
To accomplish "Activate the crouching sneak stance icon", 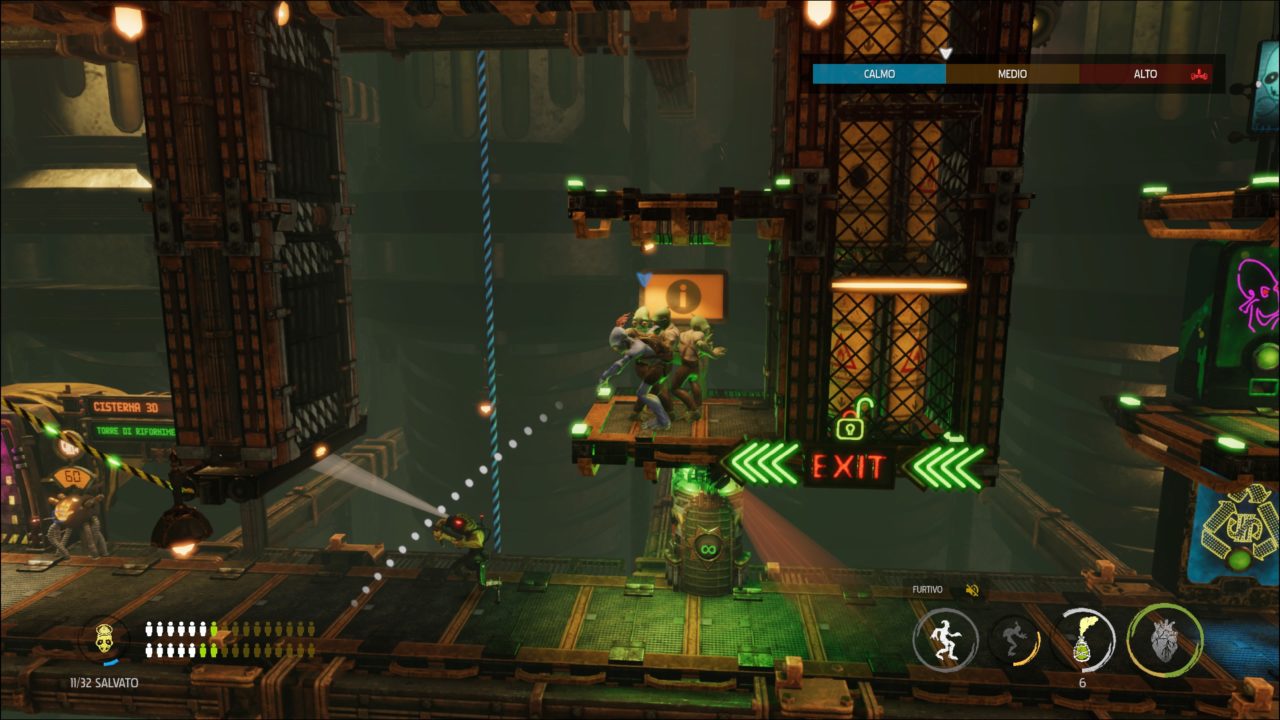I will [1015, 640].
